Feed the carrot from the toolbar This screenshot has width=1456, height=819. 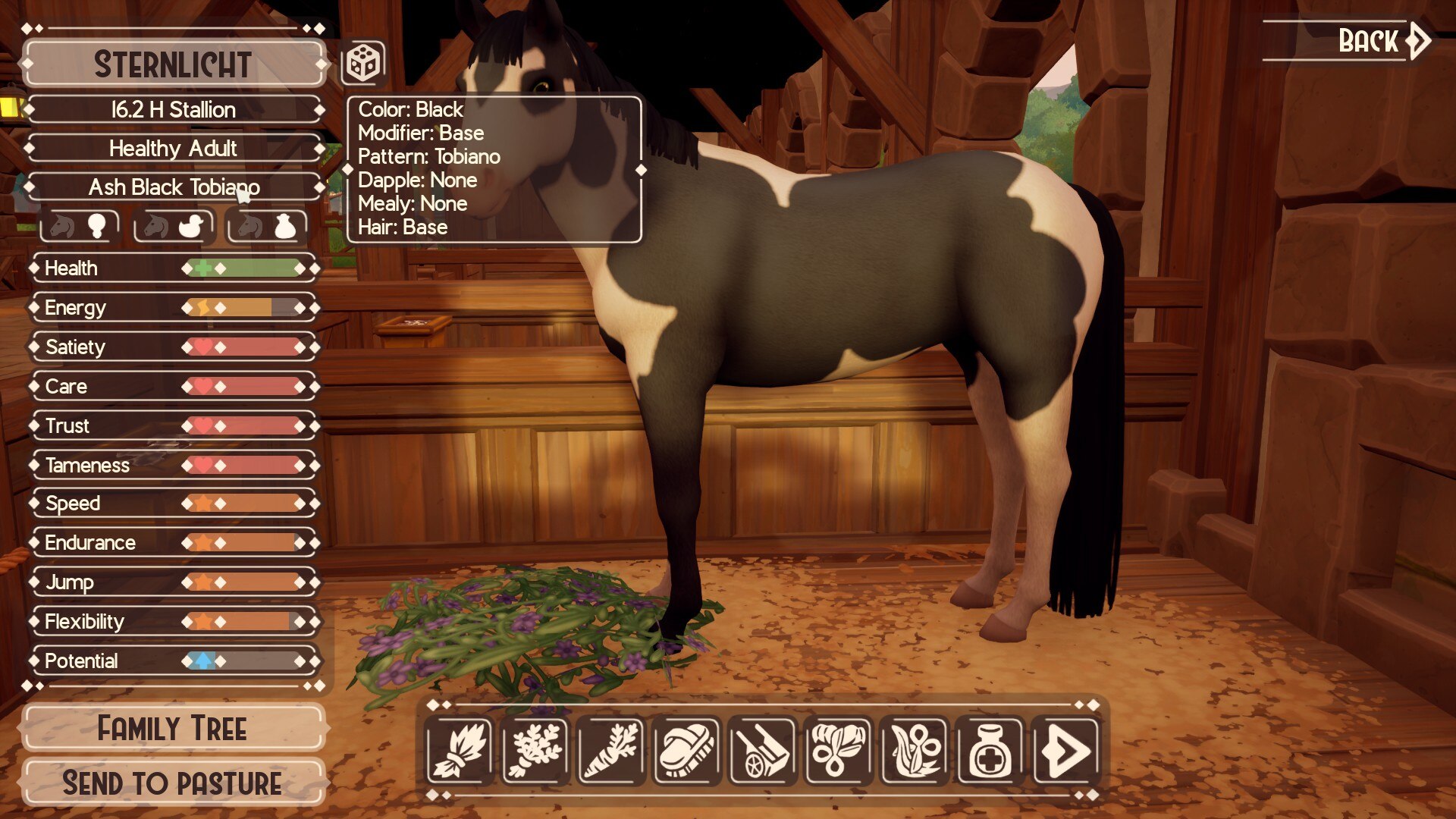(x=611, y=751)
